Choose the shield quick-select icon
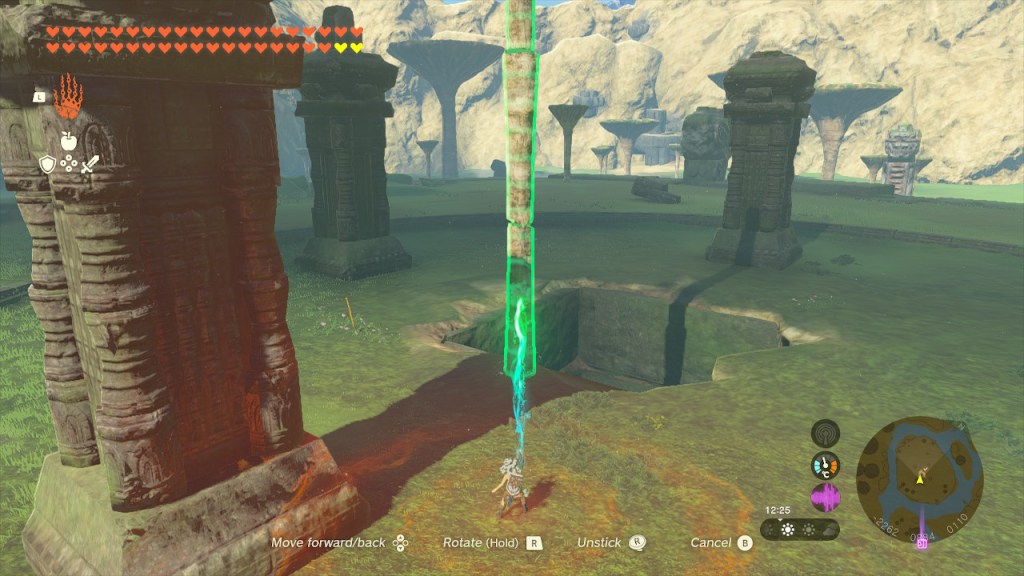The height and width of the screenshot is (576, 1024). pos(47,164)
